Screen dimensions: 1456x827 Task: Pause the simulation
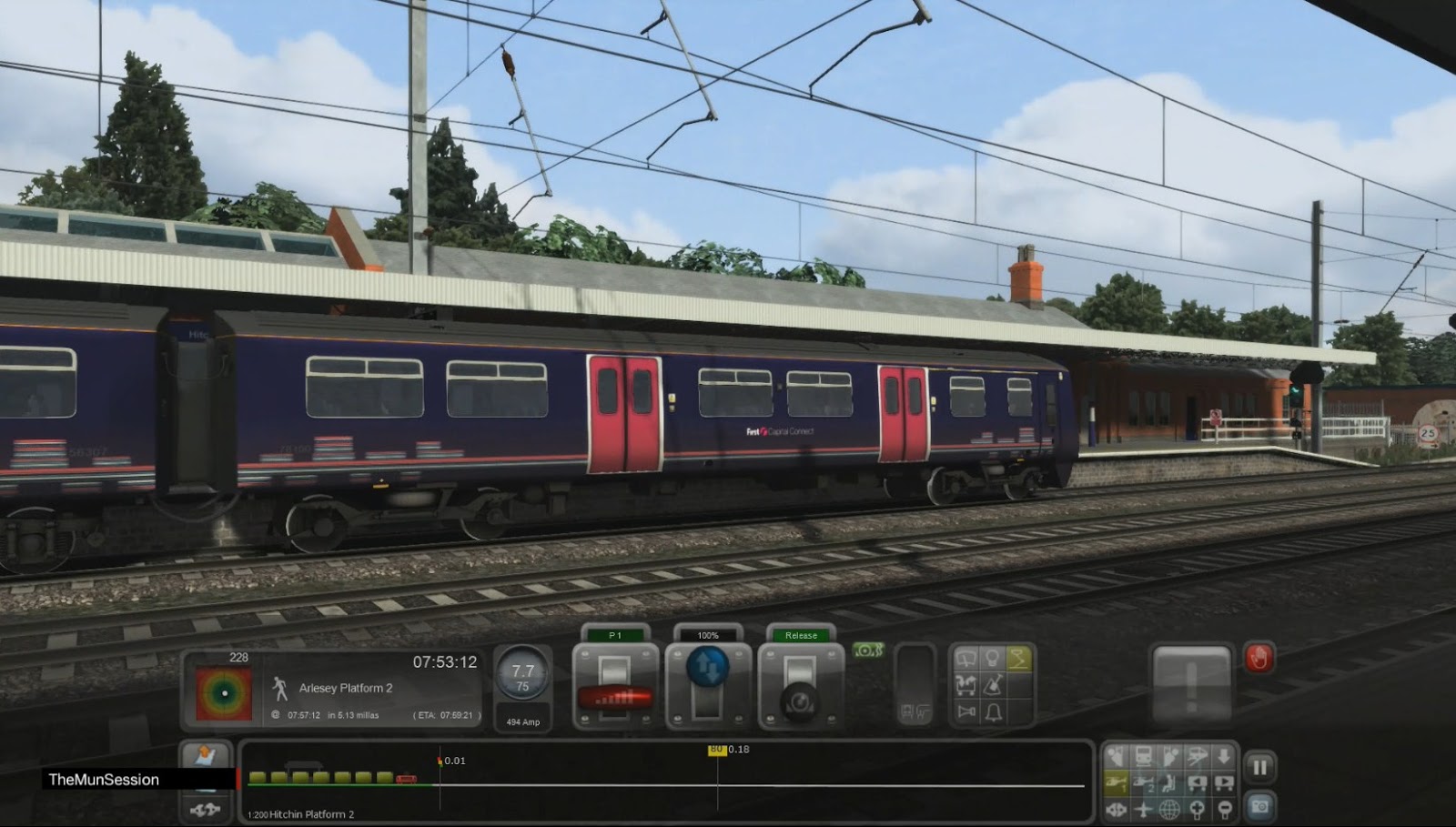pyautogui.click(x=1261, y=767)
